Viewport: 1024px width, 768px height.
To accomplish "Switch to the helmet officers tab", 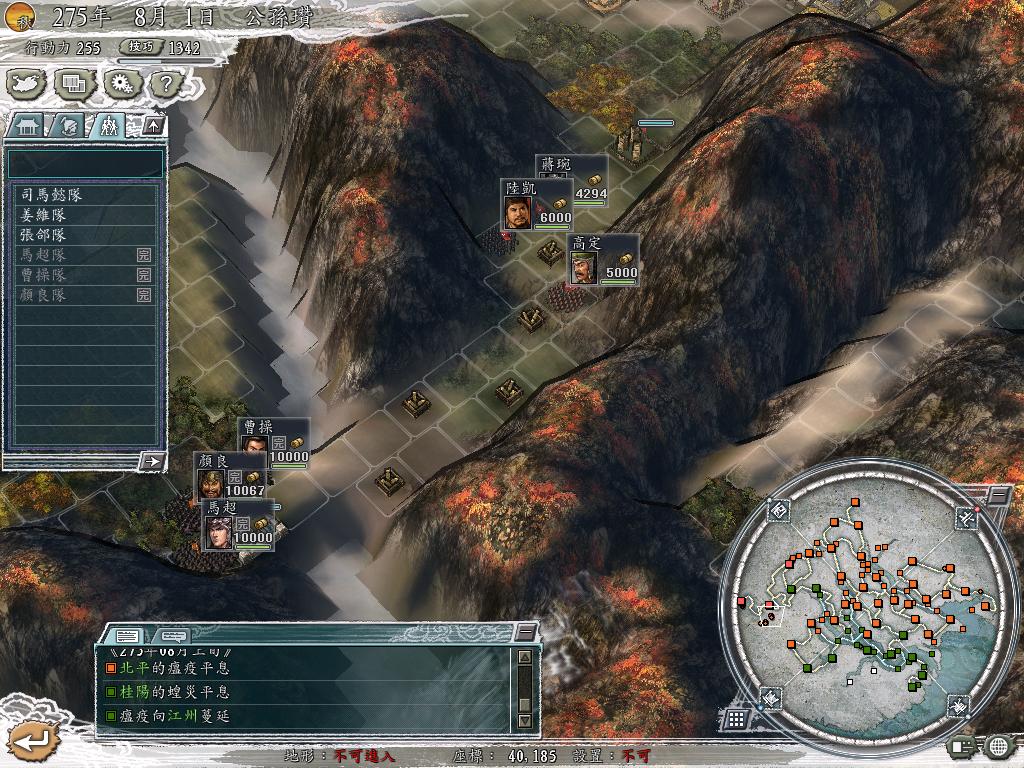I will pyautogui.click(x=67, y=126).
